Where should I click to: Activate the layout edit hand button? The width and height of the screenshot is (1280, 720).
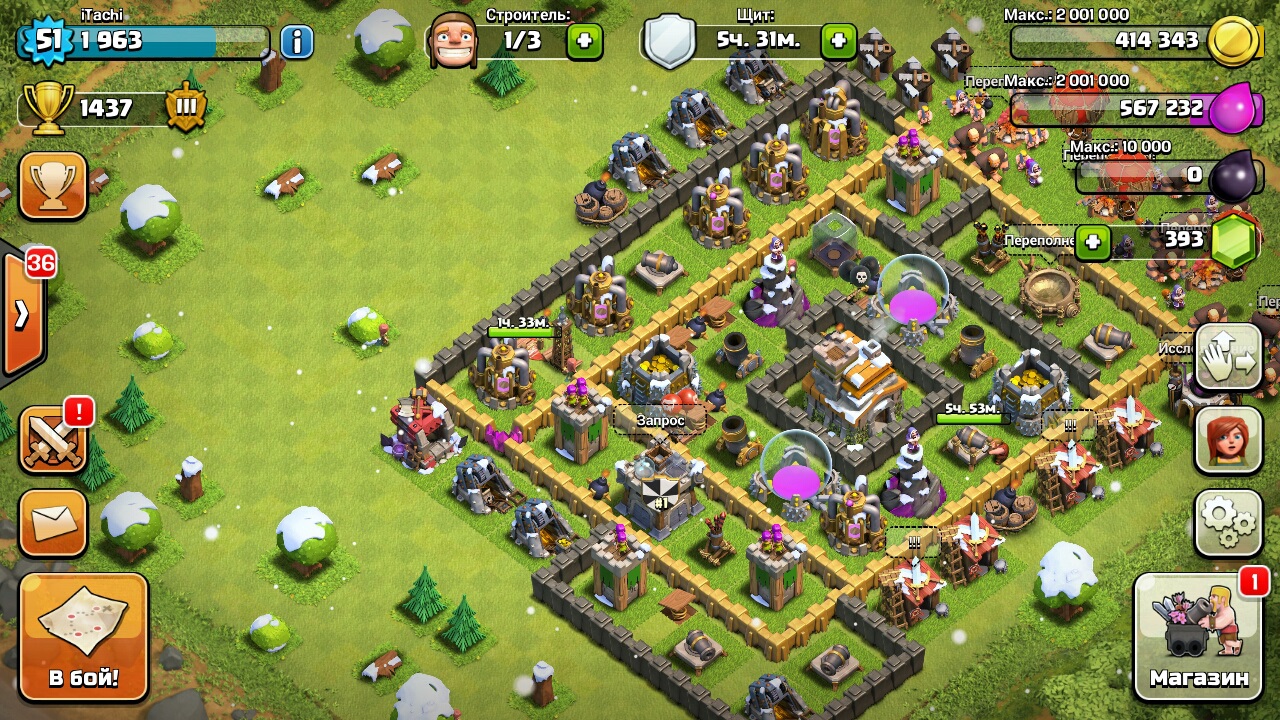(1228, 357)
